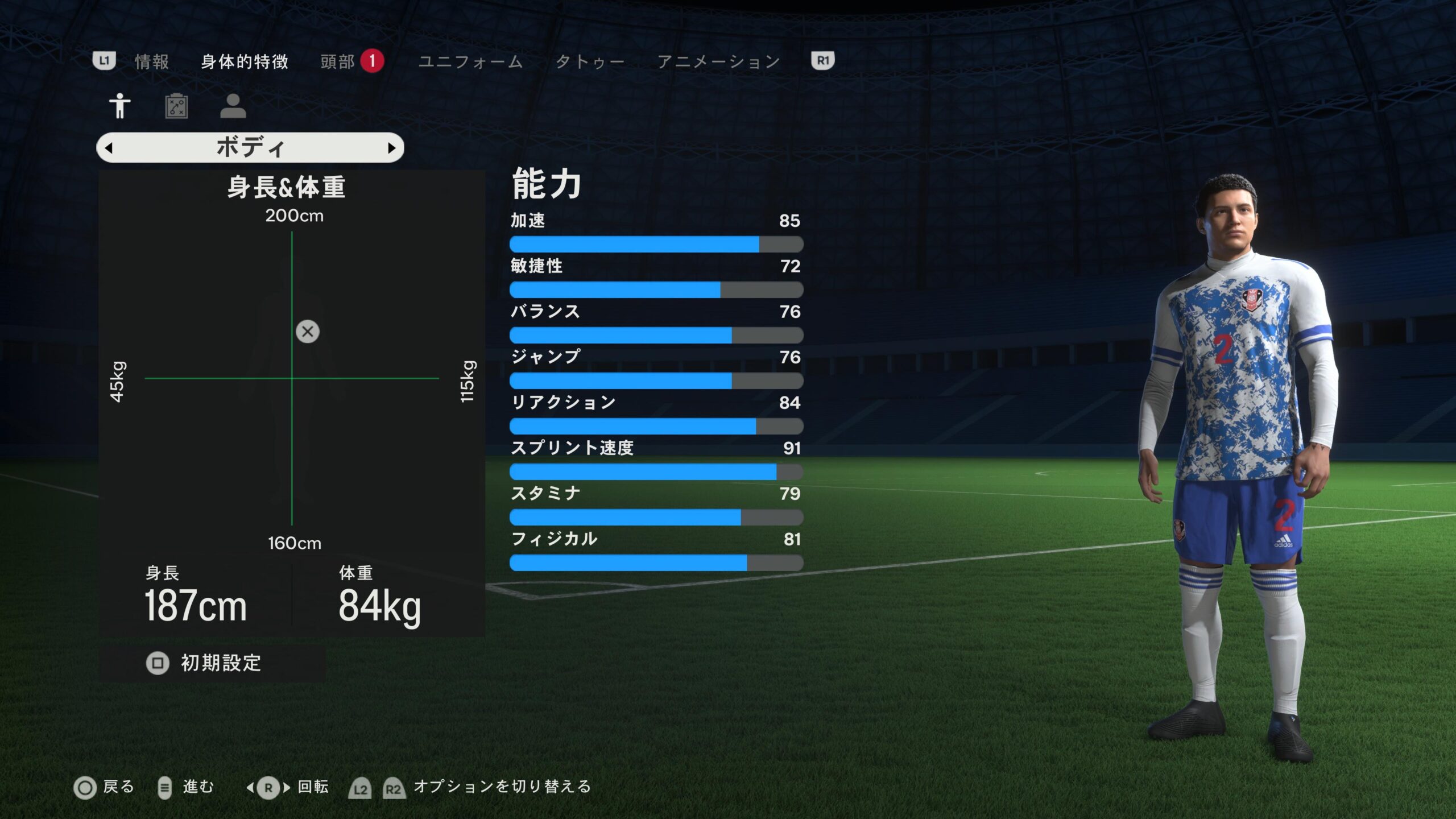Open the タトゥー tab
The height and width of the screenshot is (819, 1456).
590,61
